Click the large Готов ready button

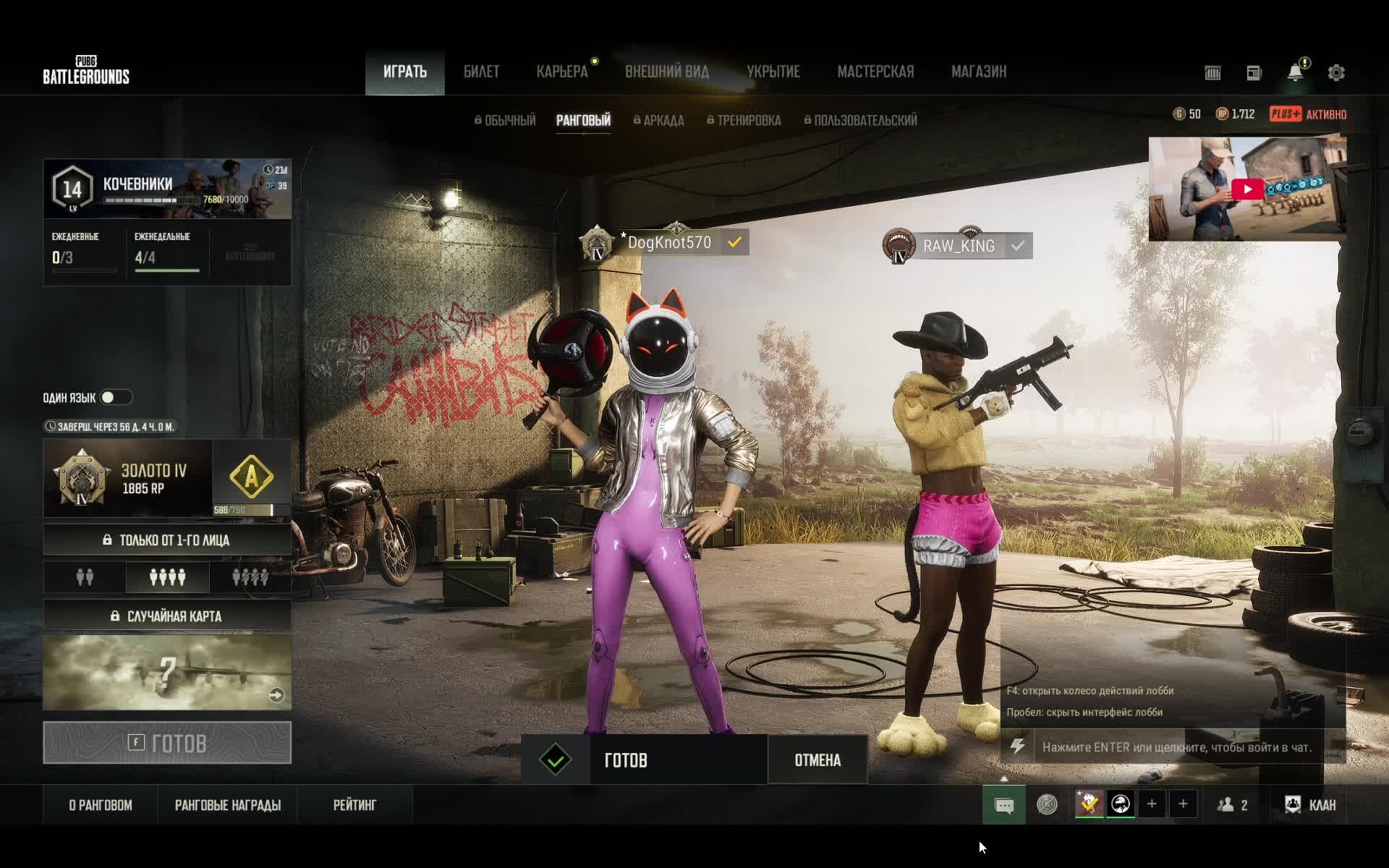pos(167,743)
